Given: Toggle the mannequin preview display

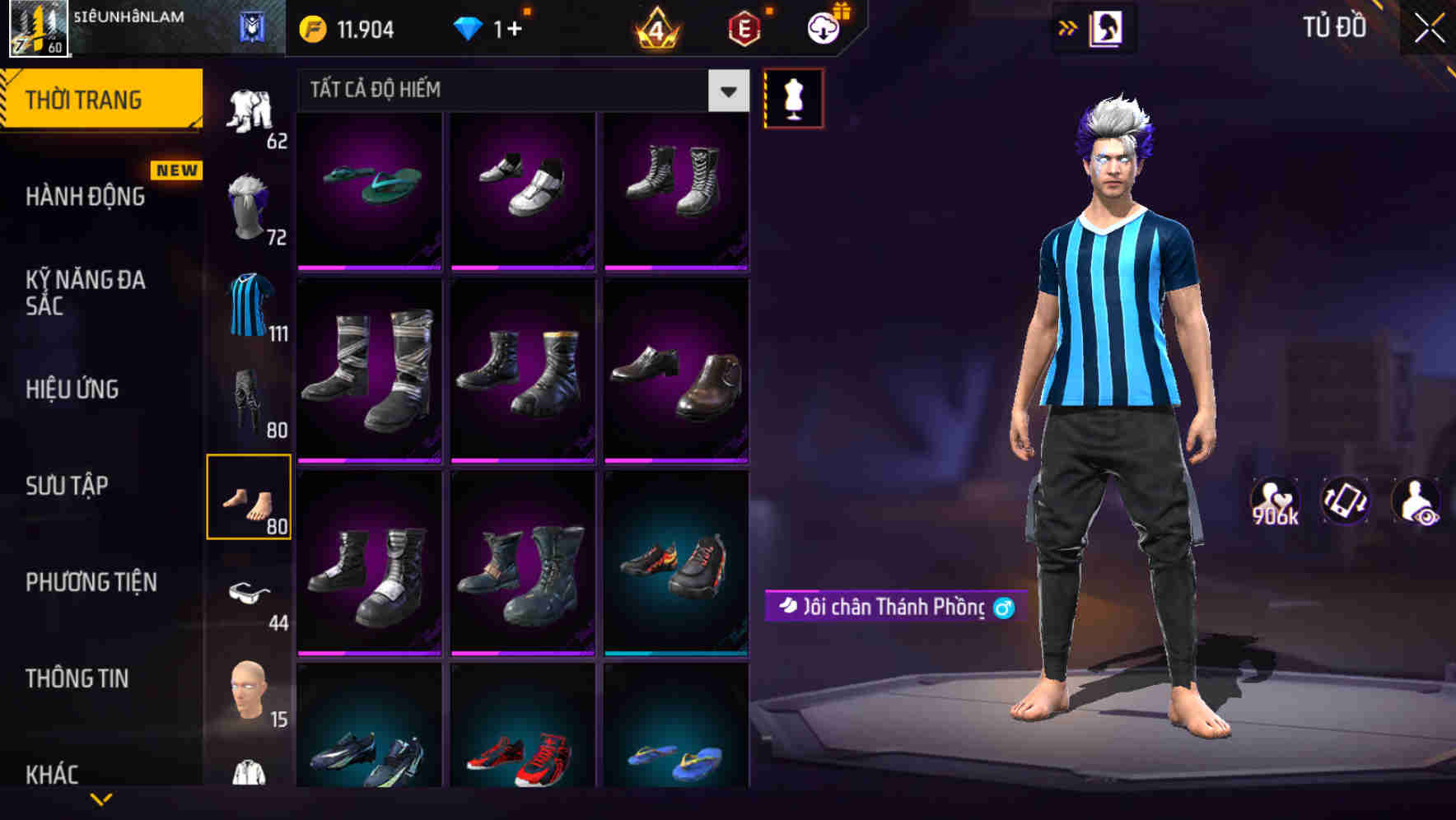Looking at the screenshot, I should (x=794, y=97).
